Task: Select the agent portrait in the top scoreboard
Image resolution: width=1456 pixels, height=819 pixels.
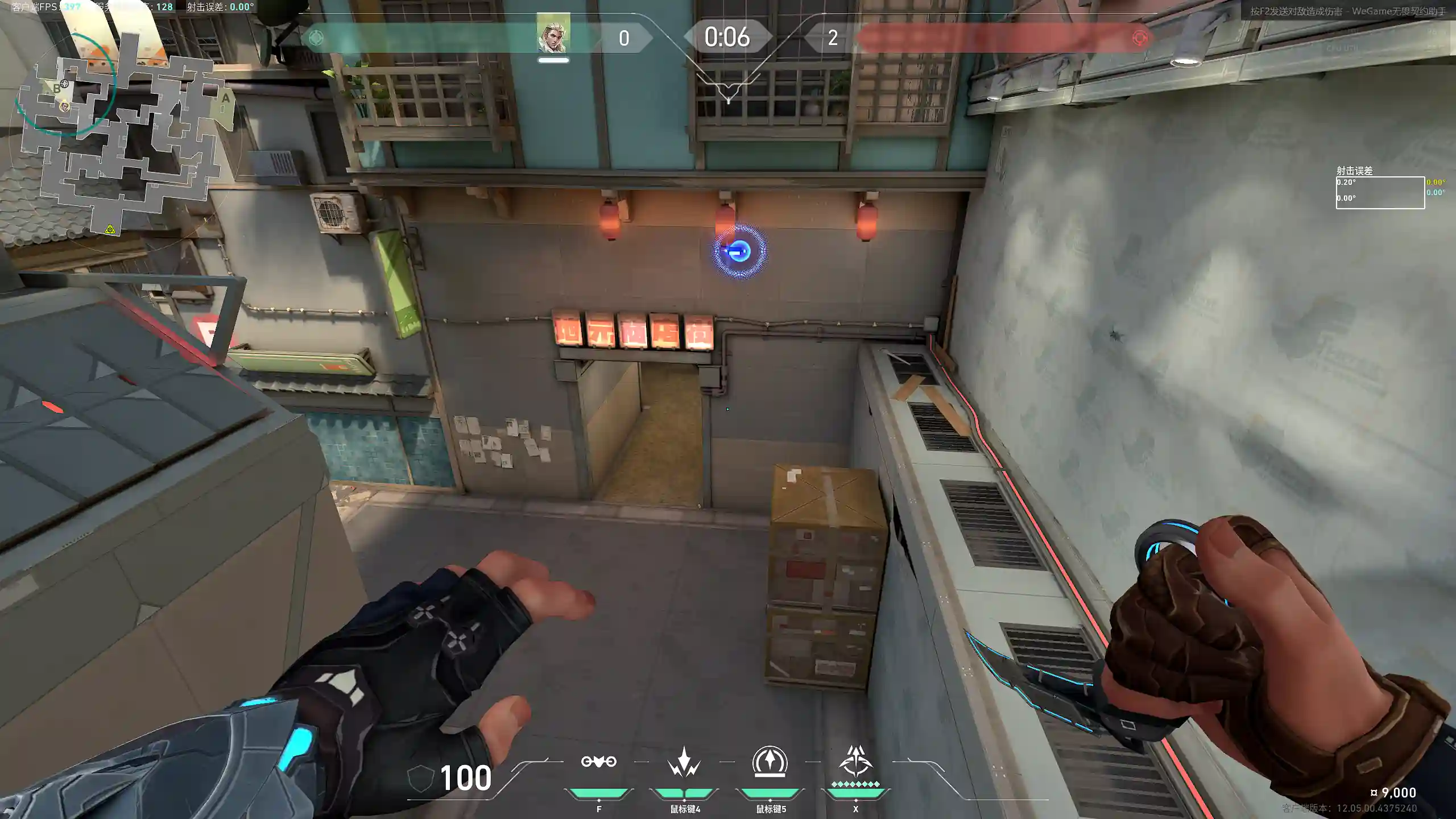Action: pyautogui.click(x=553, y=36)
